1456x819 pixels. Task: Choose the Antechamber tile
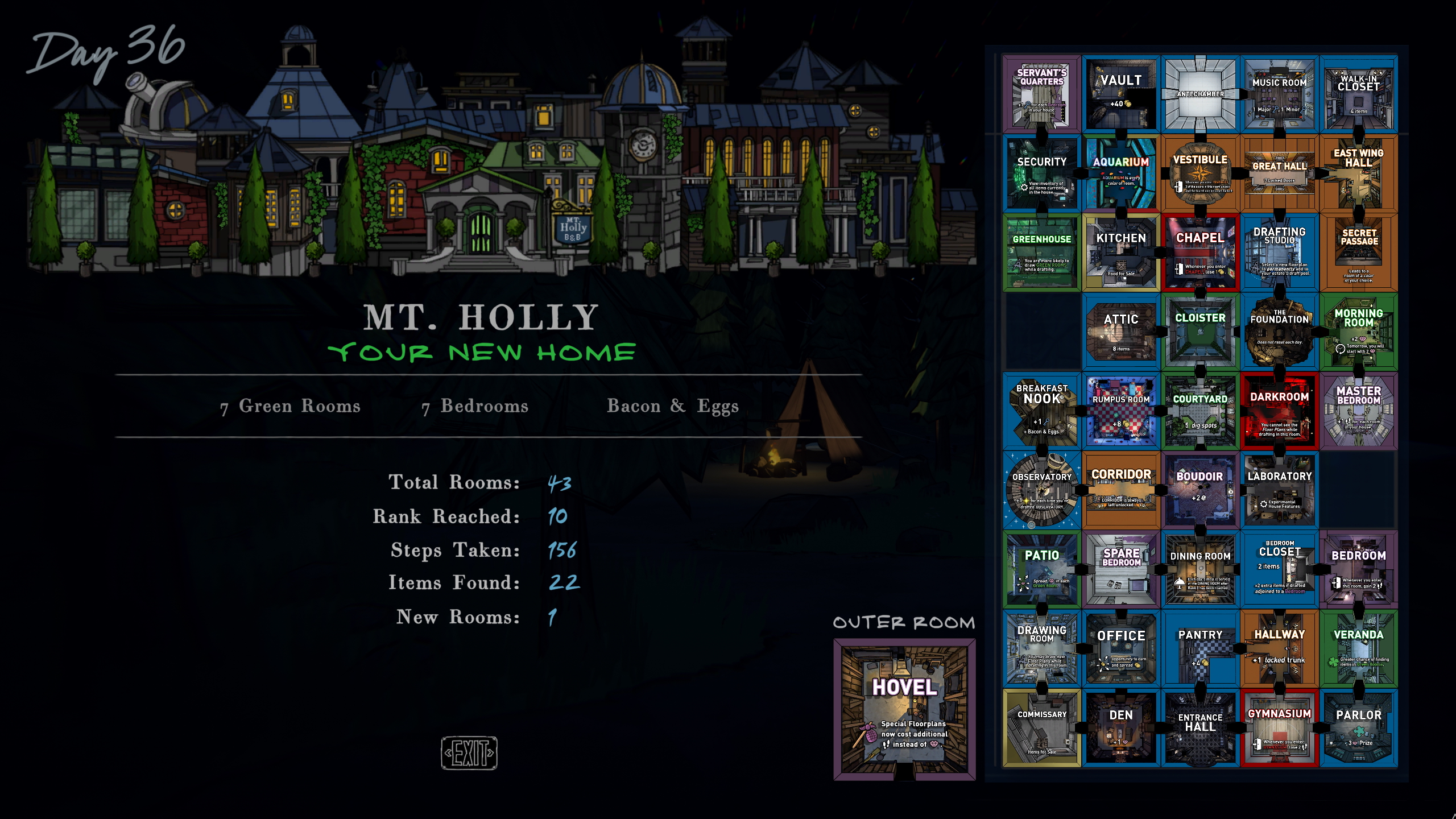click(1200, 94)
